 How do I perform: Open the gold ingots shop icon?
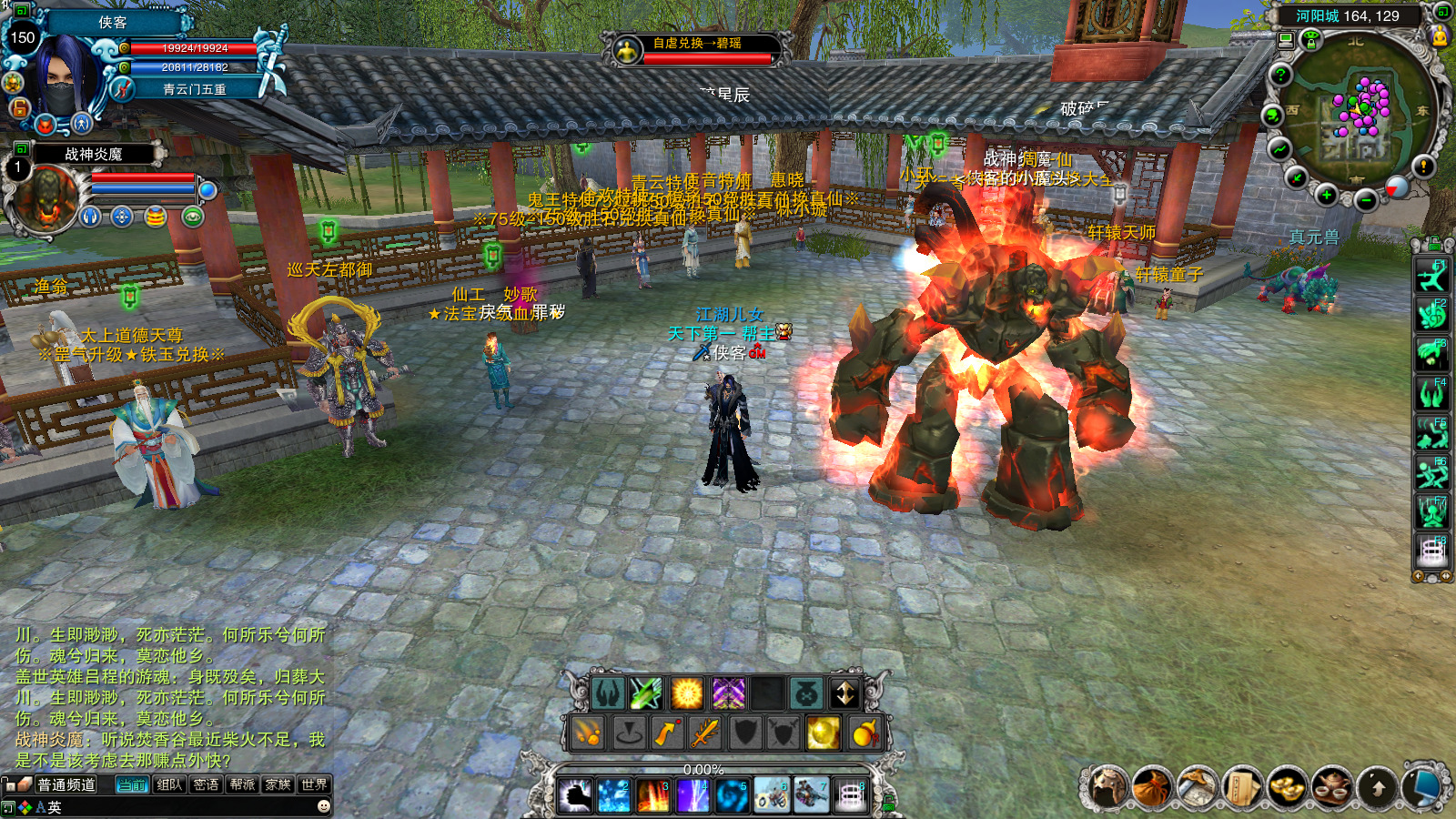1287,787
